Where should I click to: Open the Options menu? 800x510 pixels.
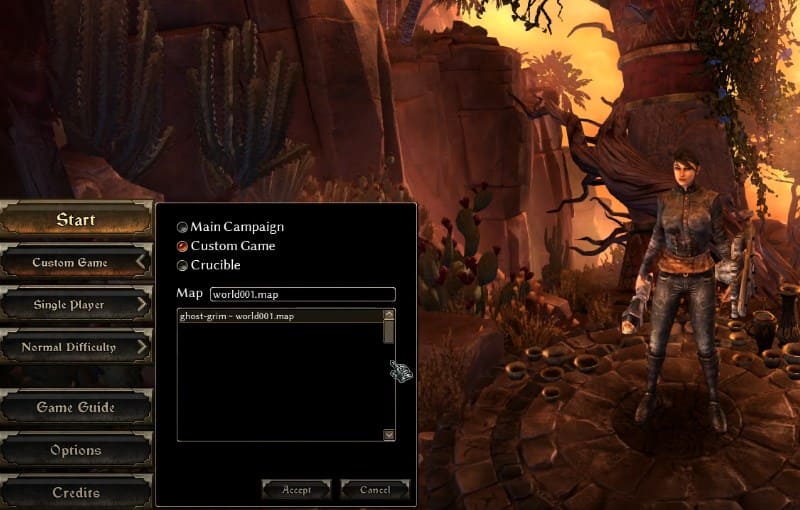[x=76, y=450]
